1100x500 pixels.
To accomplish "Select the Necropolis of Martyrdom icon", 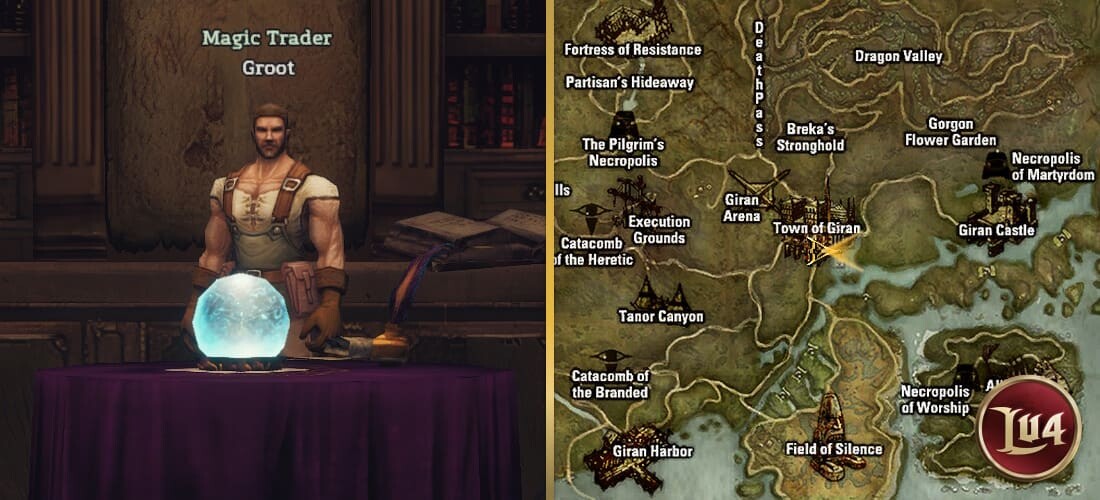I will point(994,165).
